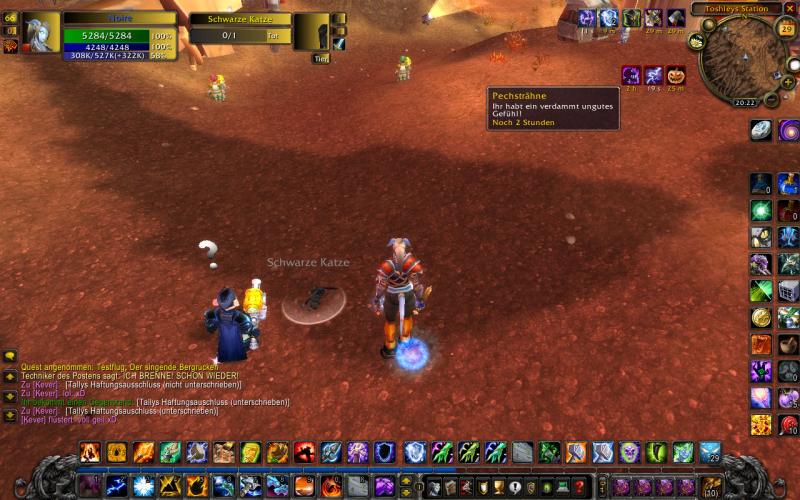This screenshot has height=500, width=800.
Task: Activate the purple swirl spell beside the minimap
Action: point(788,130)
